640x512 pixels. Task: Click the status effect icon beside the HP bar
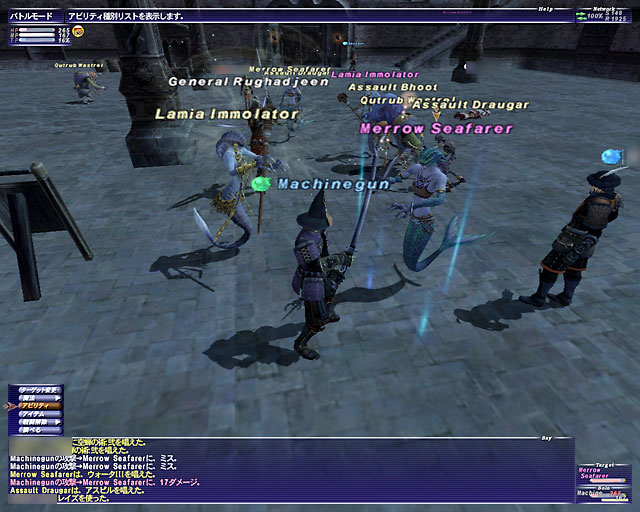(x=78, y=32)
